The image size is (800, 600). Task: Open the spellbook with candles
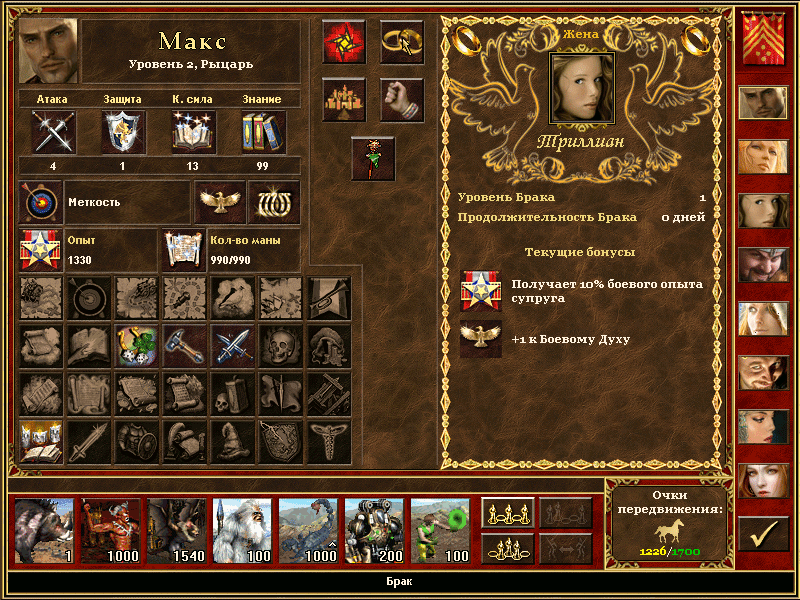pyautogui.click(x=41, y=441)
